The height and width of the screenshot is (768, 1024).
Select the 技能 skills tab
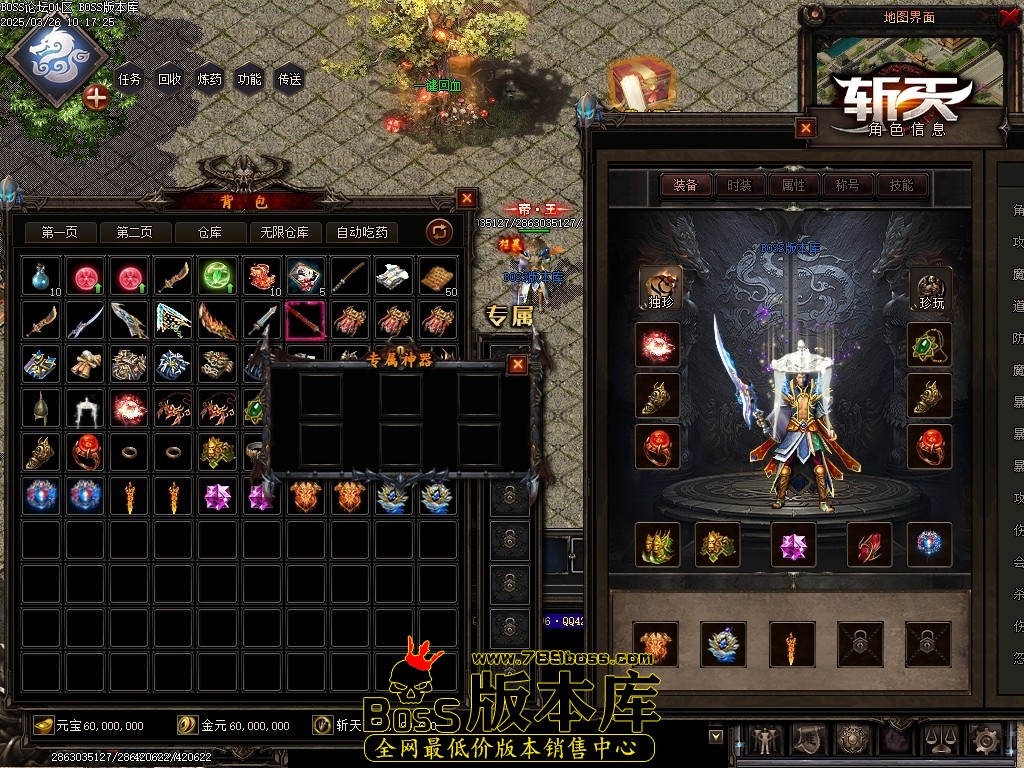pos(901,185)
